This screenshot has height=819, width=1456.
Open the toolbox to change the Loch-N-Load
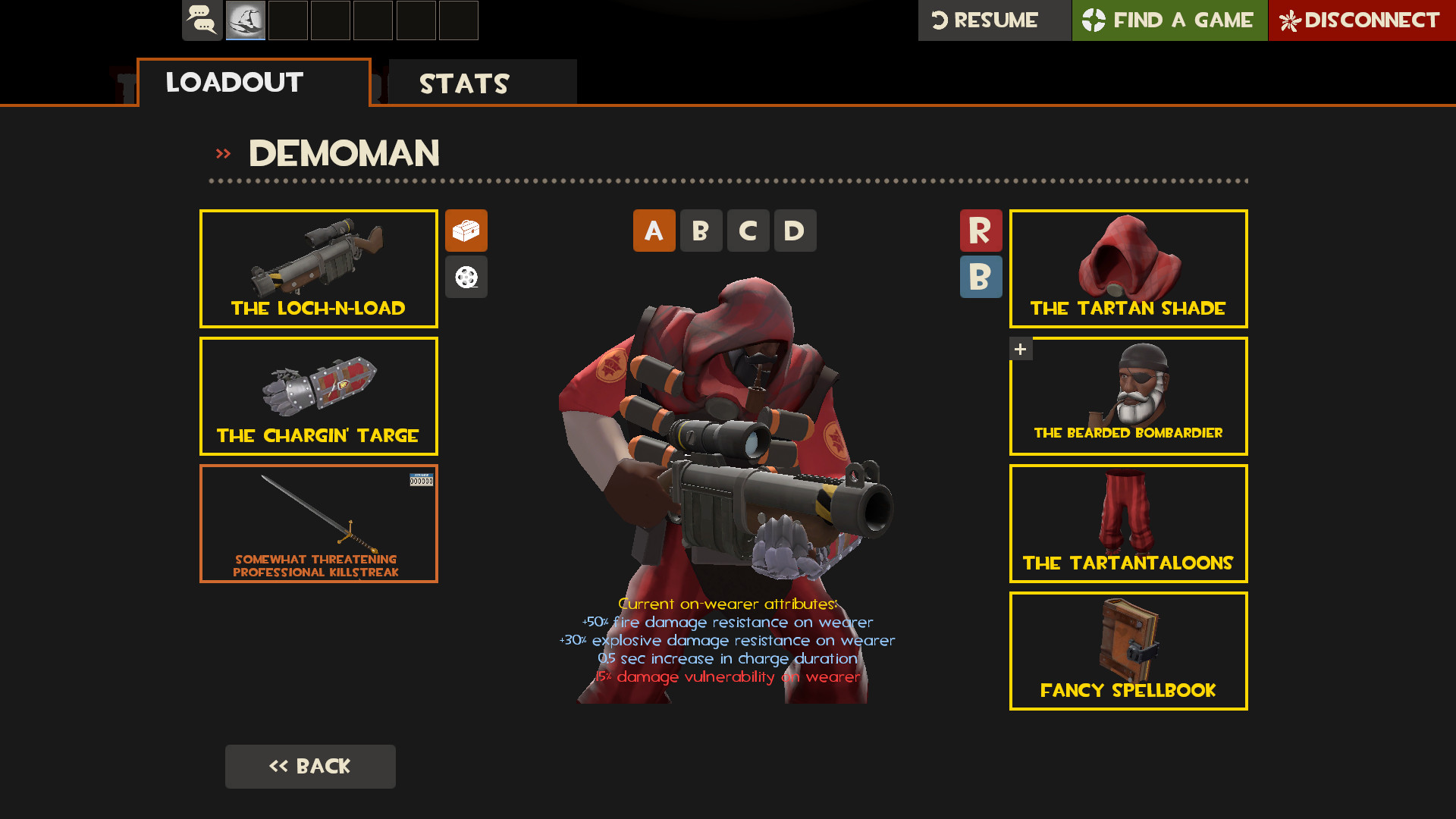(x=466, y=231)
